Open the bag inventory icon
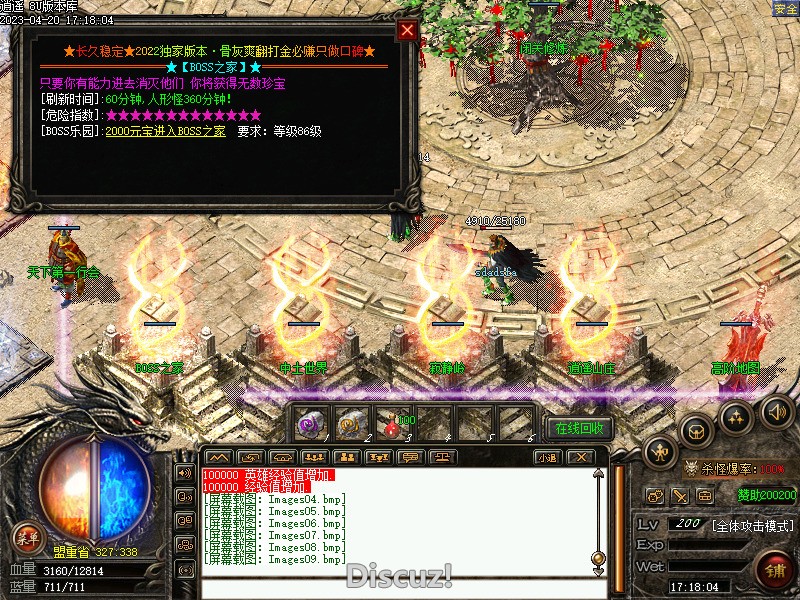800x600 pixels. tap(696, 431)
